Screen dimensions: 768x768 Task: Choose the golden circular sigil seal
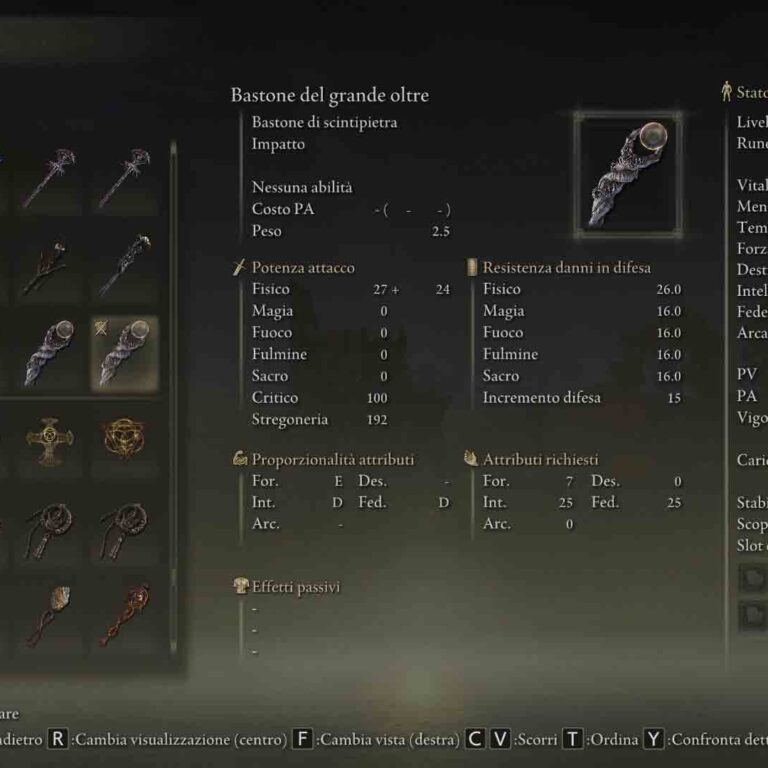click(124, 436)
